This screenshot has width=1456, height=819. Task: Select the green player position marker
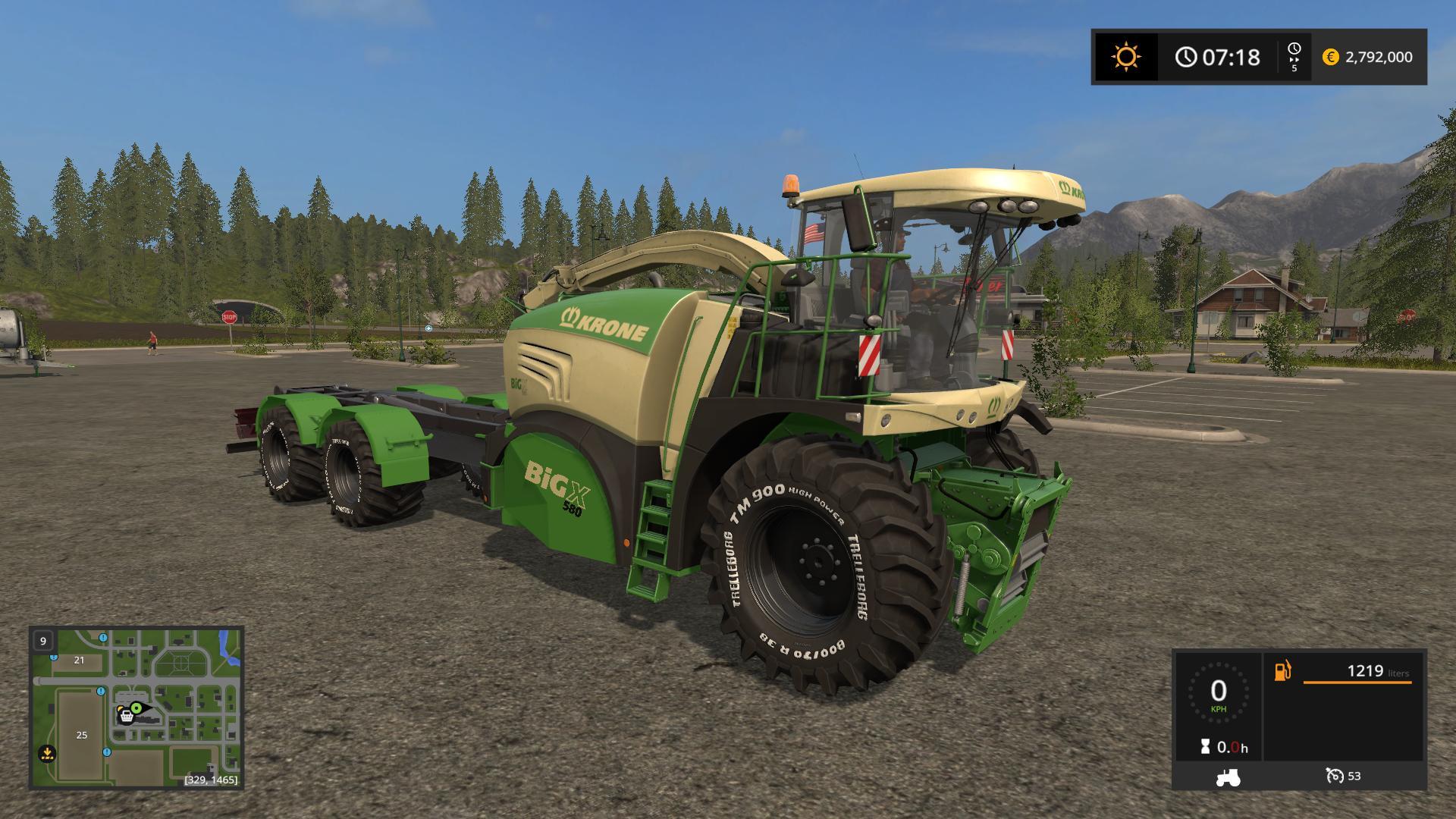pyautogui.click(x=136, y=708)
